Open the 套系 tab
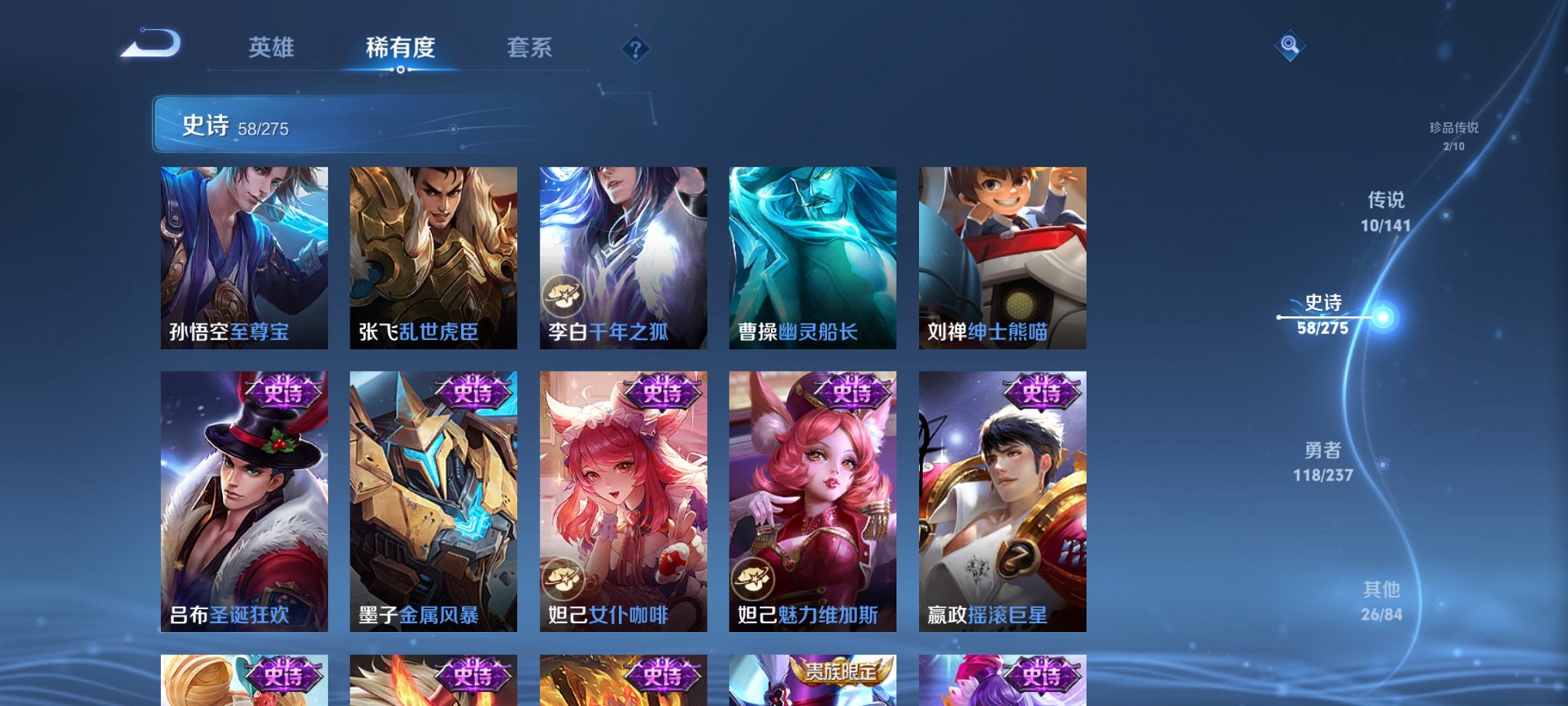The width and height of the screenshot is (1568, 706). 535,47
